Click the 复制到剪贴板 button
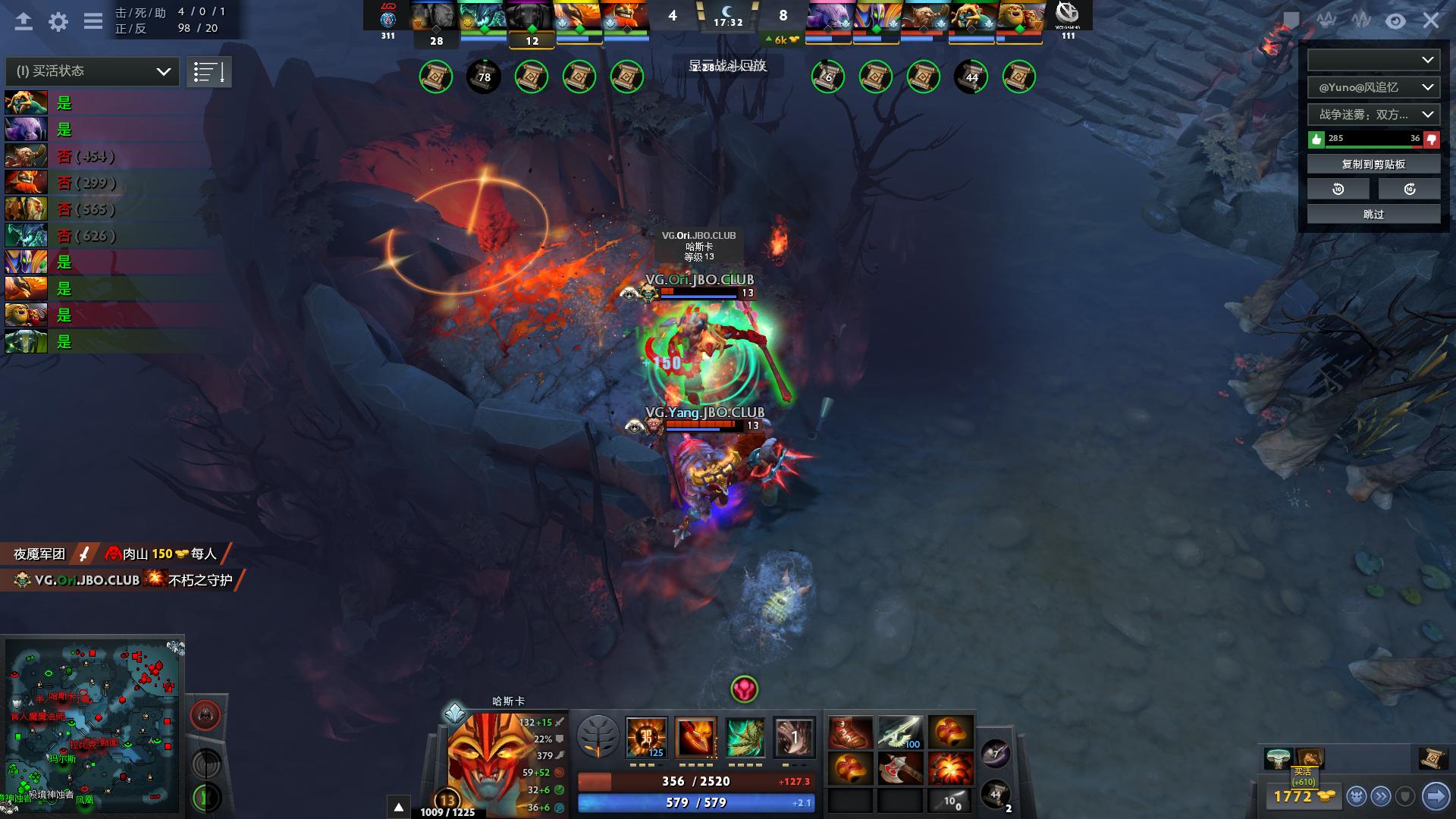This screenshot has width=1456, height=819. point(1373,164)
